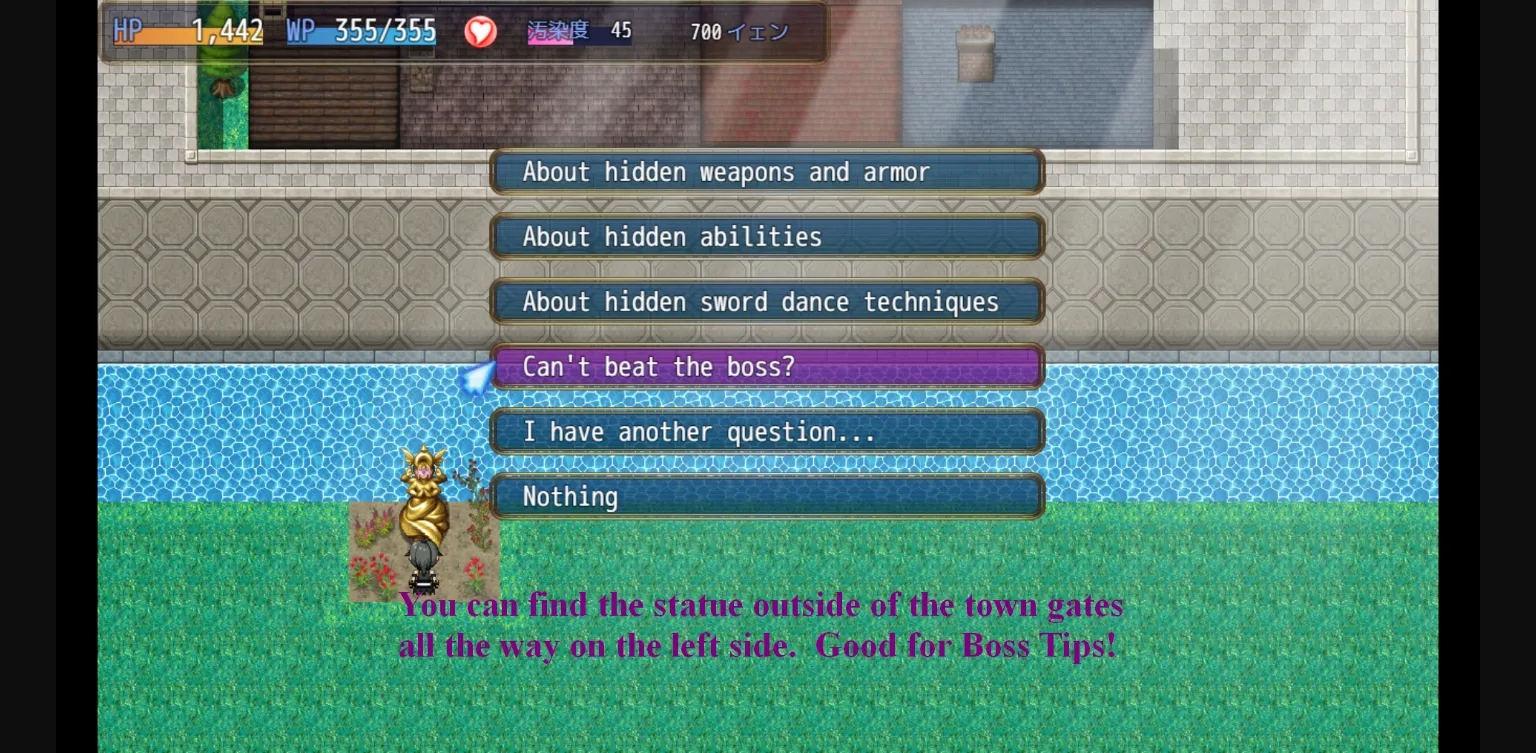Click the Boss Tips hint text
The image size is (1536, 753).
[760, 625]
